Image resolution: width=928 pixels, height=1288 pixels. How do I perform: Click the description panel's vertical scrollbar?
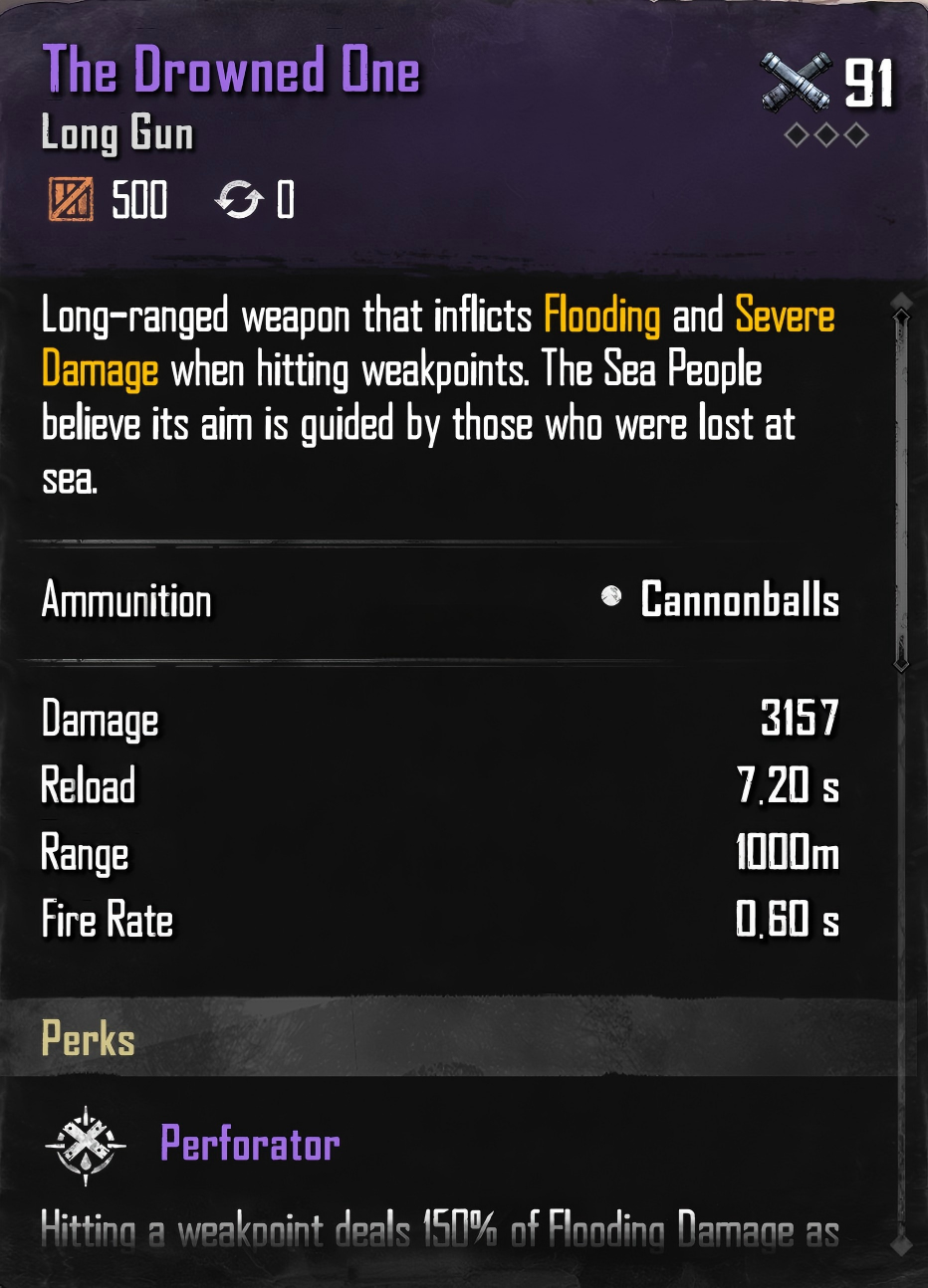coord(901,488)
